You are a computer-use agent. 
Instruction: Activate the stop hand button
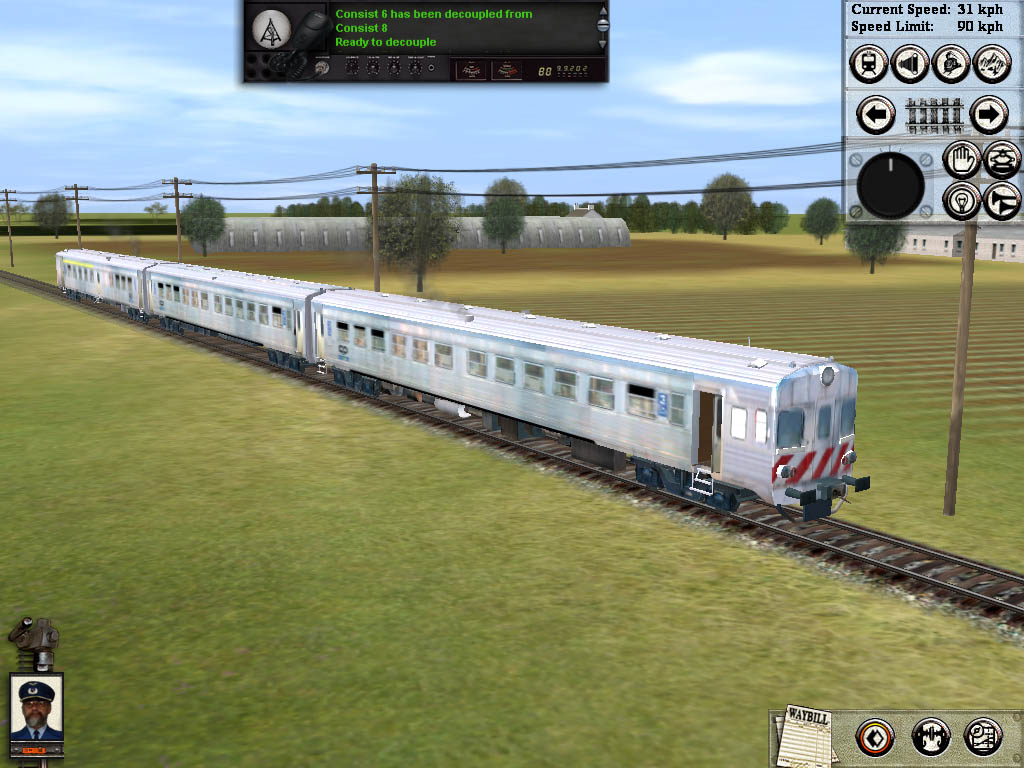961,160
